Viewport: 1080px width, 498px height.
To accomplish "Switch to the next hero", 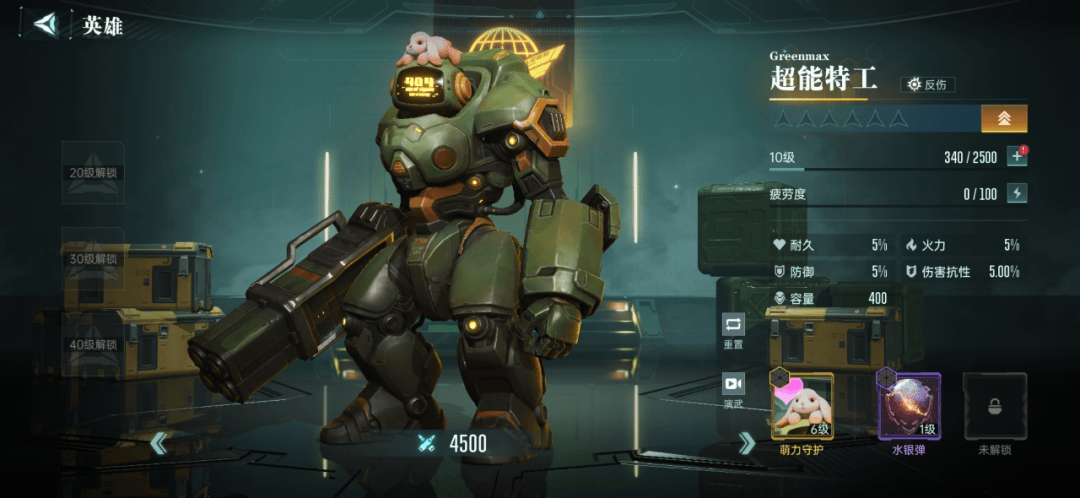I will pos(746,443).
